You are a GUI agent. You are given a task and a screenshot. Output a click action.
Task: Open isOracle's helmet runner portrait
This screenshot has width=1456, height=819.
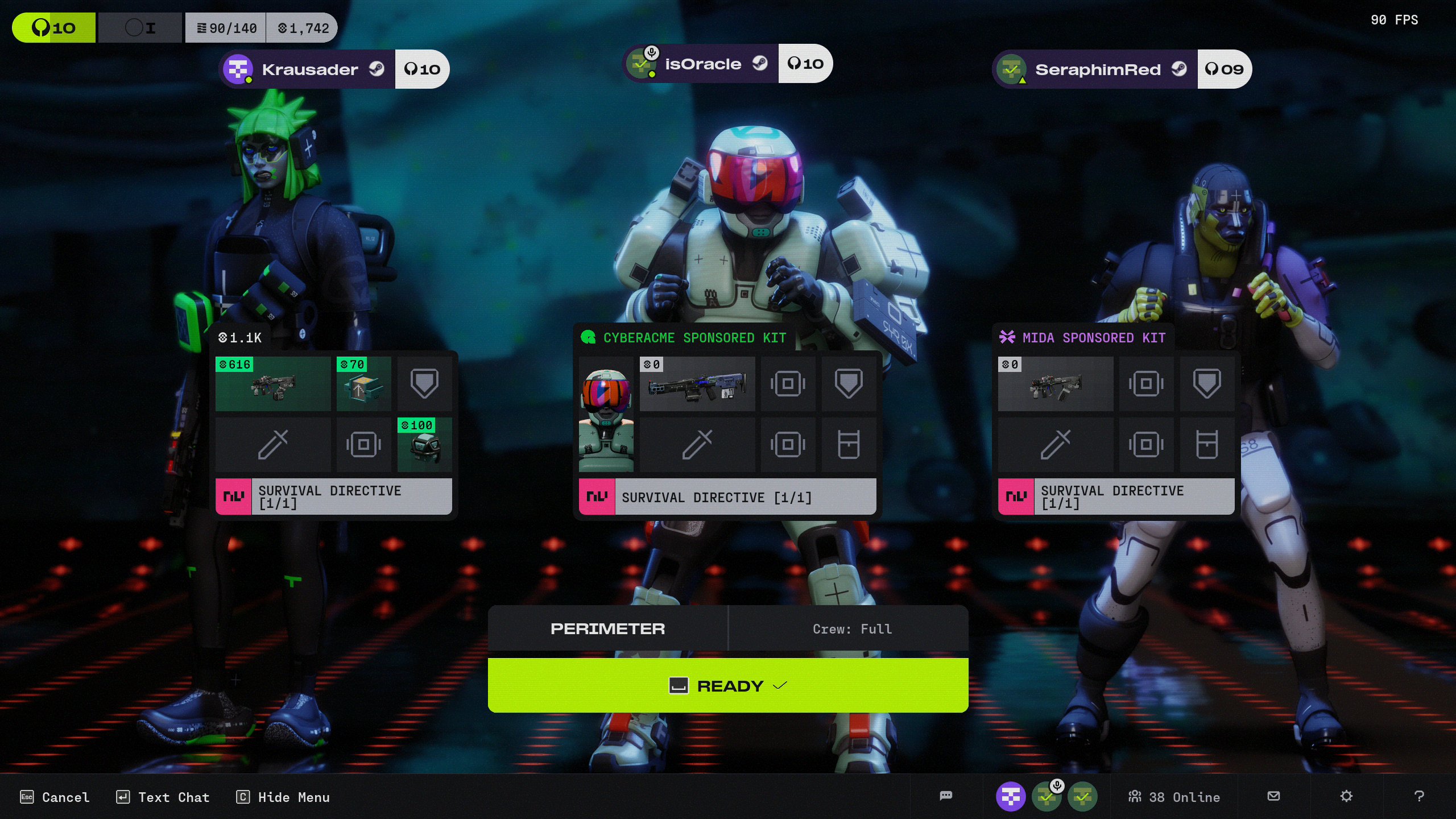click(606, 415)
